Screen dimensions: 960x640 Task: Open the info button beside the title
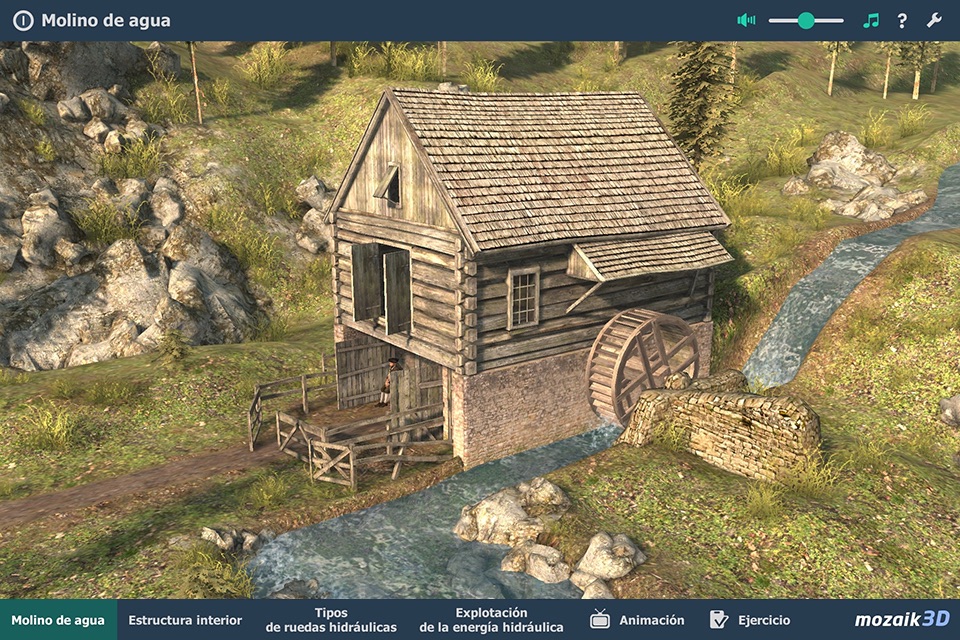pyautogui.click(x=22, y=20)
